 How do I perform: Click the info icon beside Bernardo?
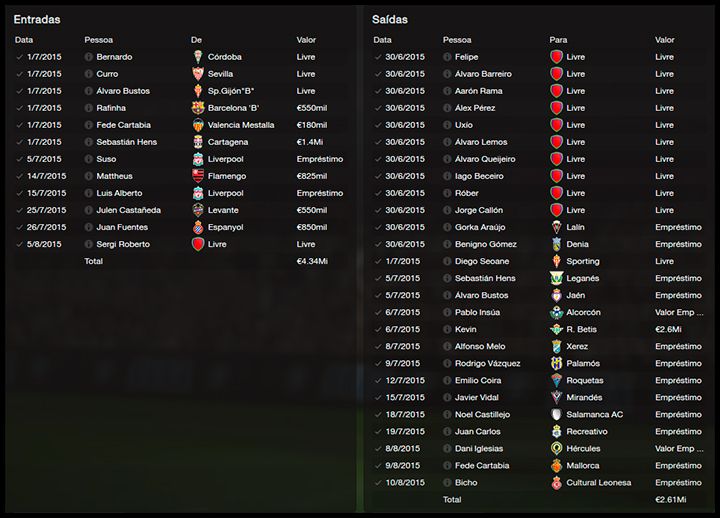pos(89,57)
